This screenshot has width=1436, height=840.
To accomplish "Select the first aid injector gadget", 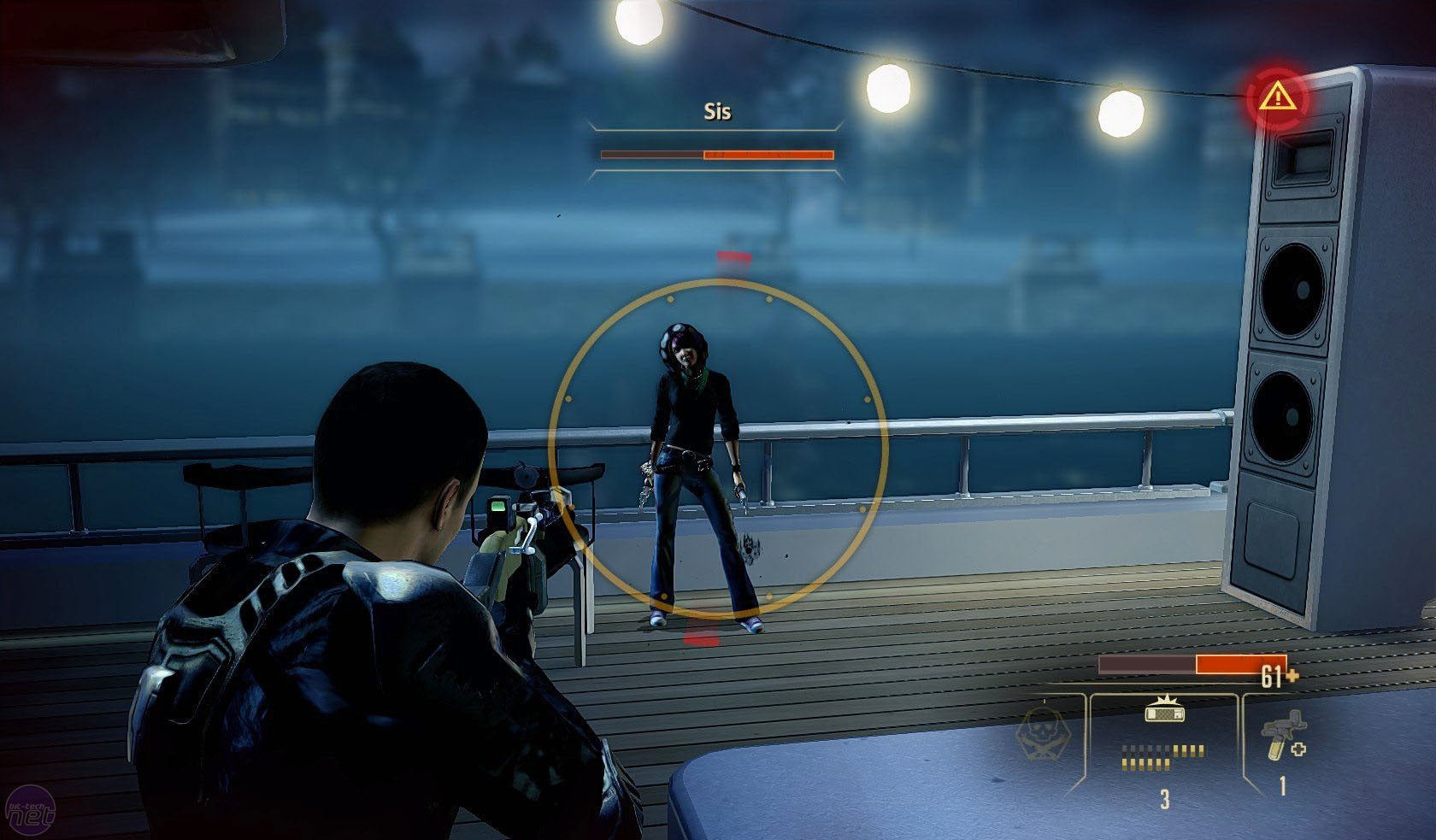I will 1282,737.
